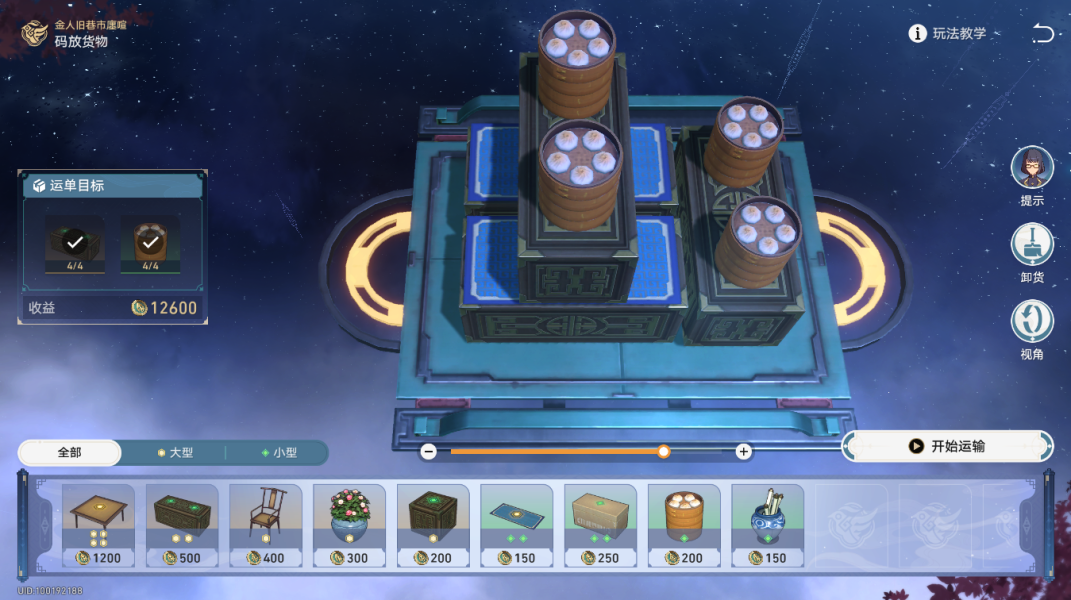Ask for a hint via 提示 portrait
Screen dimensions: 1071x600
click(x=1032, y=170)
